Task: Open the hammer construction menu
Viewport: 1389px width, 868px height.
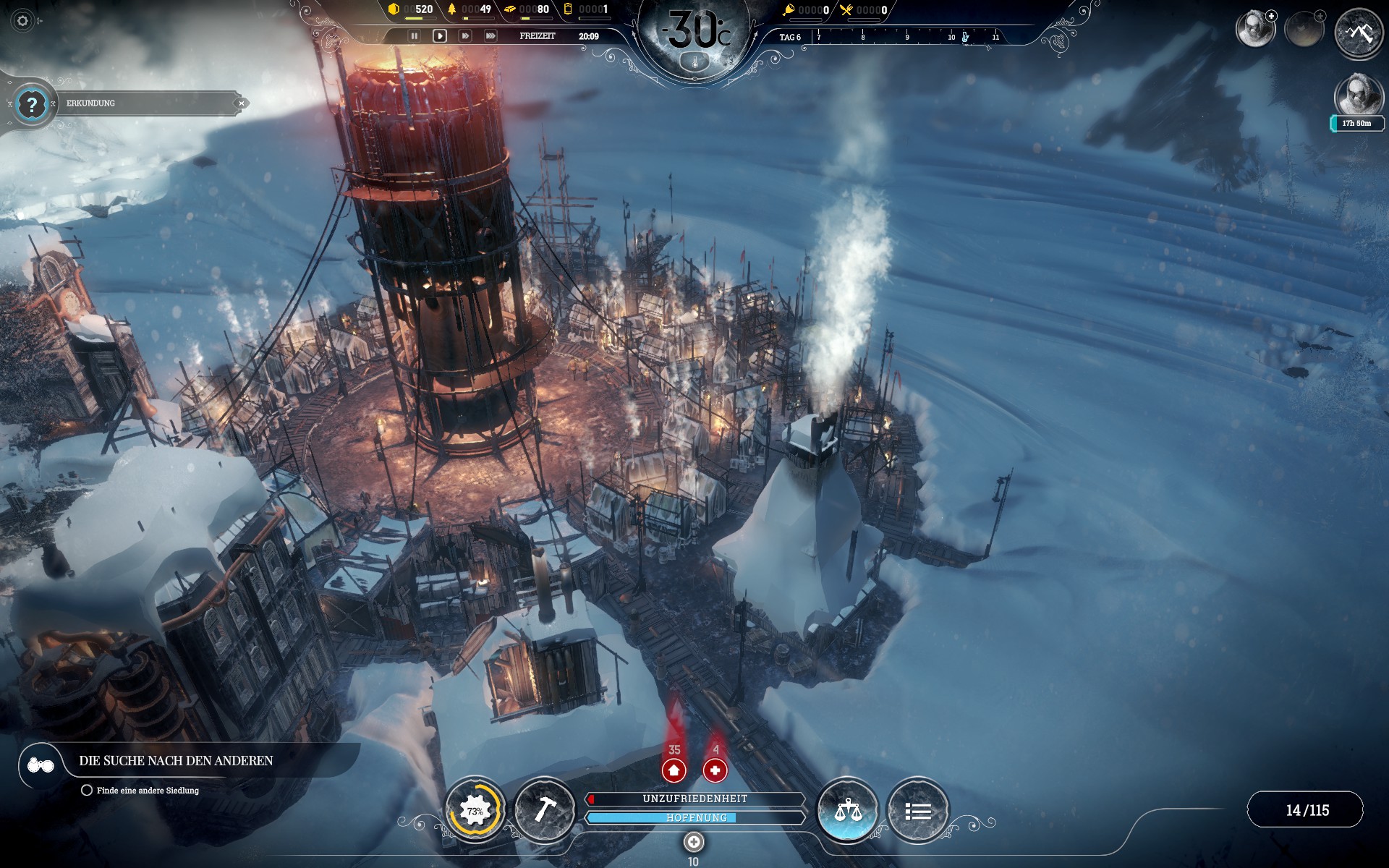Action: (544, 809)
